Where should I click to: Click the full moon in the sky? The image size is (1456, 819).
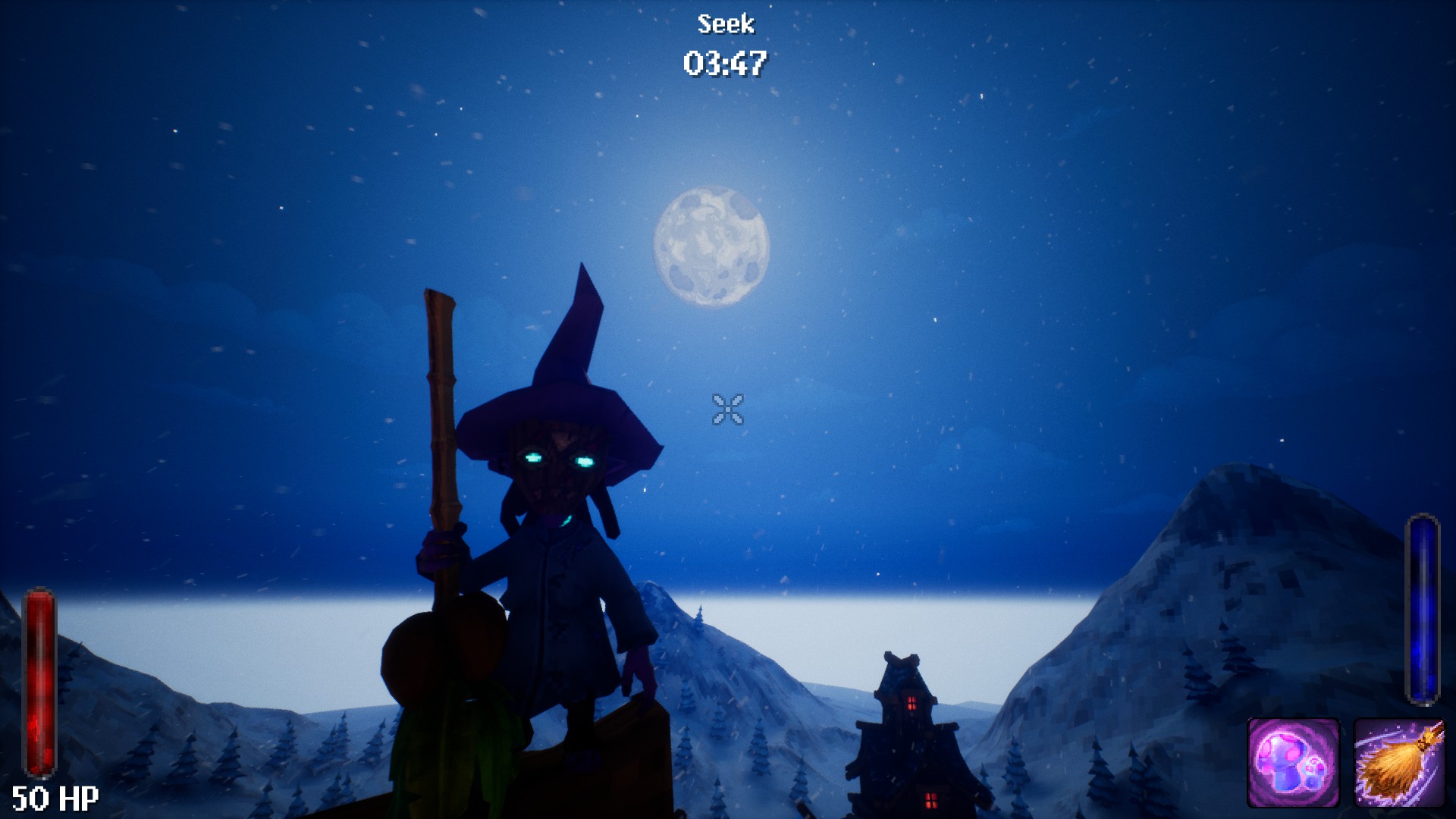point(711,245)
